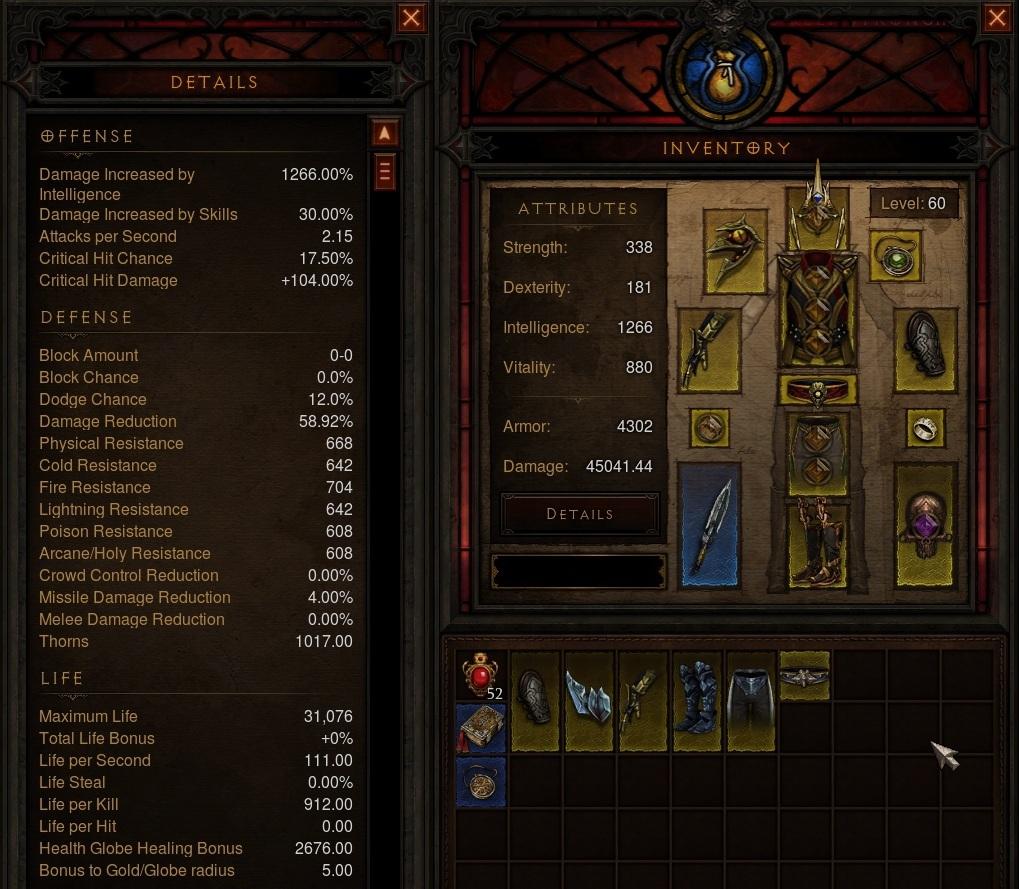The width and height of the screenshot is (1019, 889).
Task: Close the Details panel
Action: (411, 18)
